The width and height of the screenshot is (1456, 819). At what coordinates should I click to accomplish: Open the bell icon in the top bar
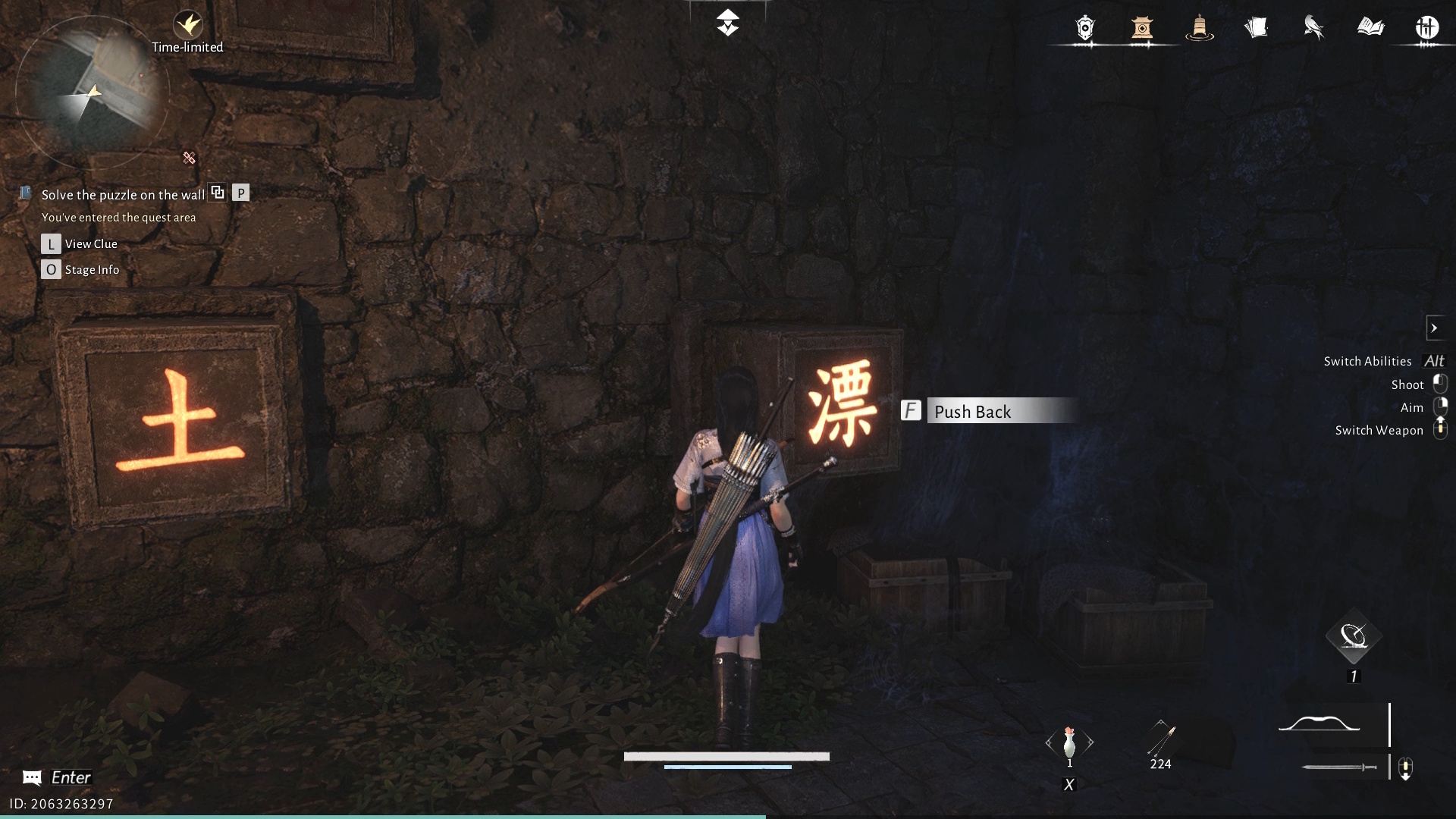[x=1199, y=28]
